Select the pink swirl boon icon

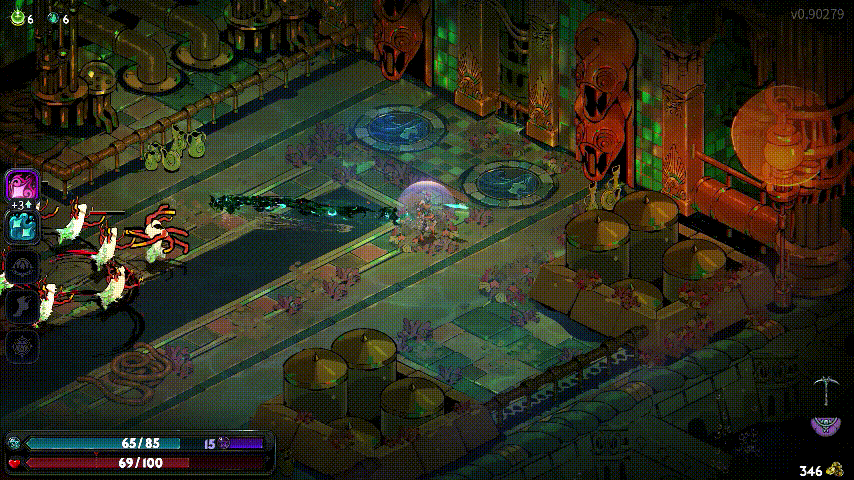coord(21,186)
